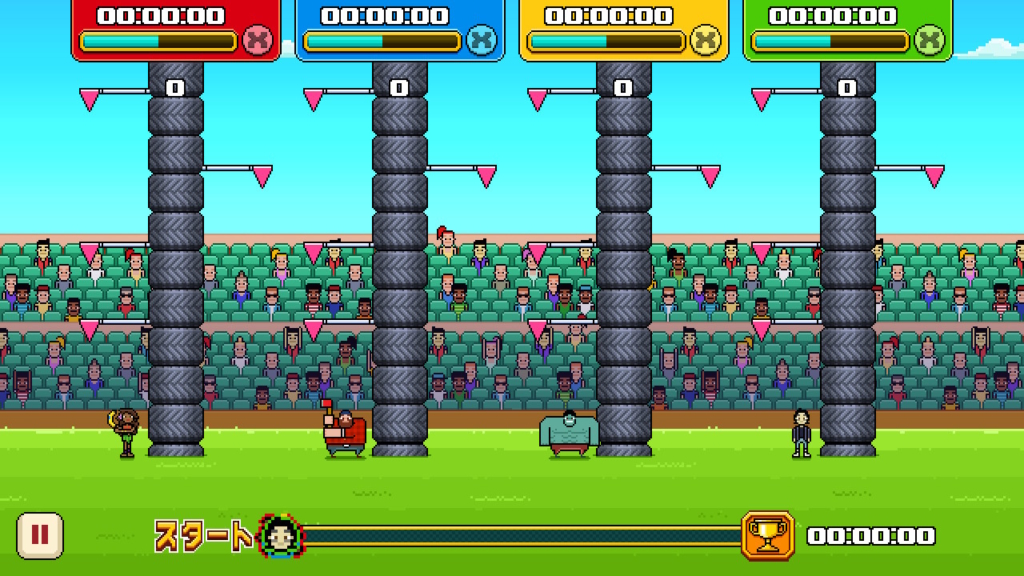Pause the game with the pause button

pyautogui.click(x=40, y=535)
